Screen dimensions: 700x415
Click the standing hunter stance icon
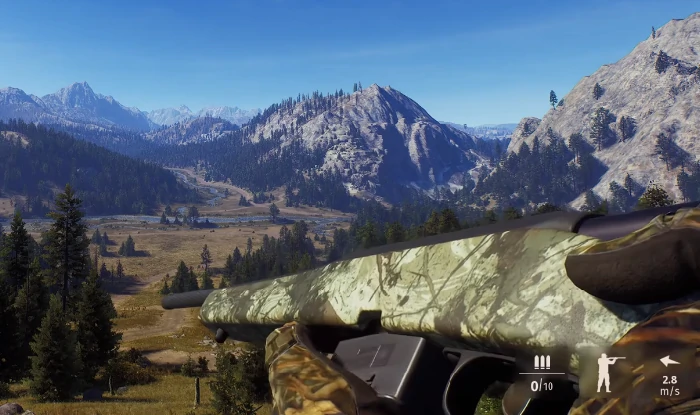[x=607, y=372]
